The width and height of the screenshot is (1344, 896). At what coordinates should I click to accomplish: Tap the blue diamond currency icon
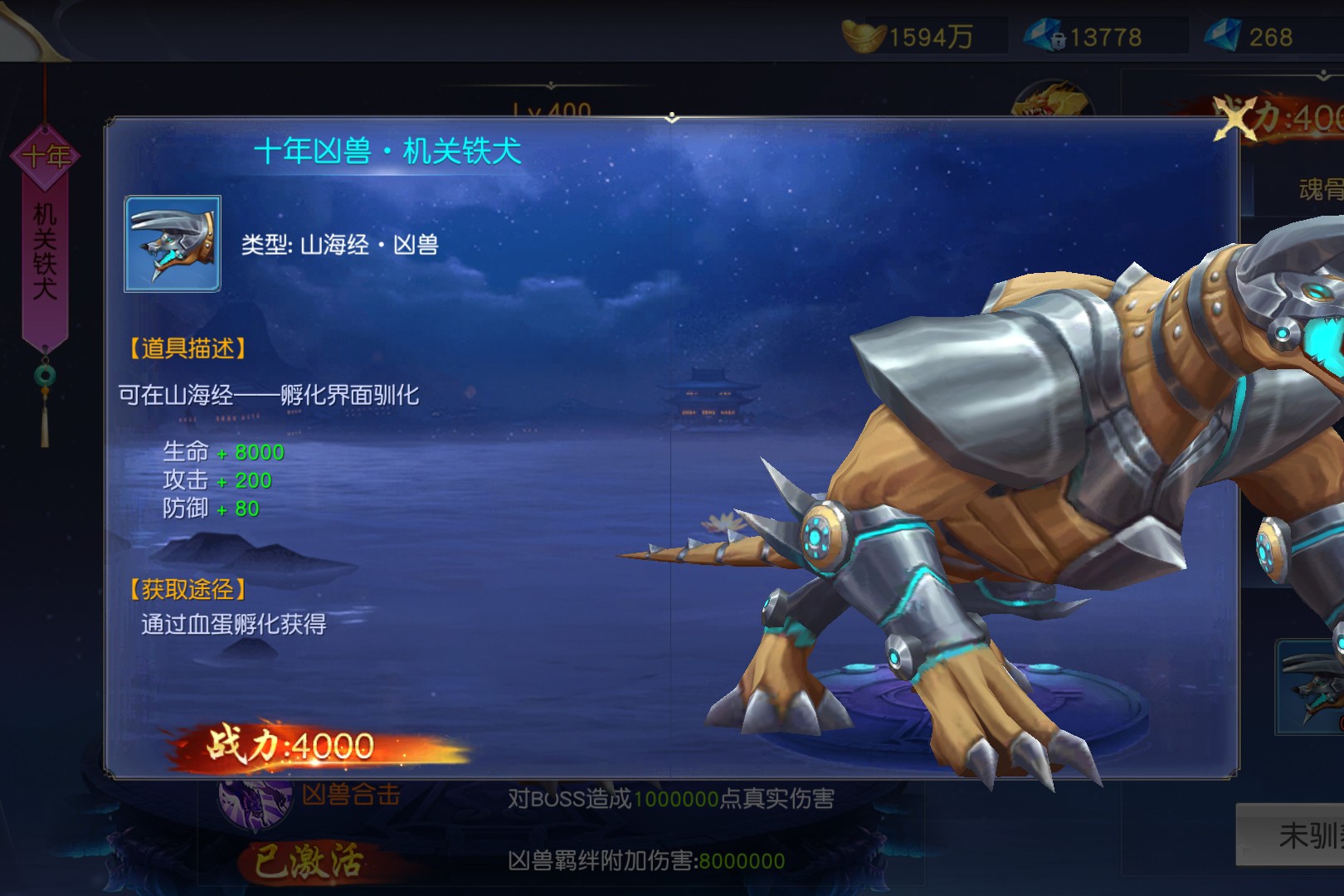(x=1222, y=37)
